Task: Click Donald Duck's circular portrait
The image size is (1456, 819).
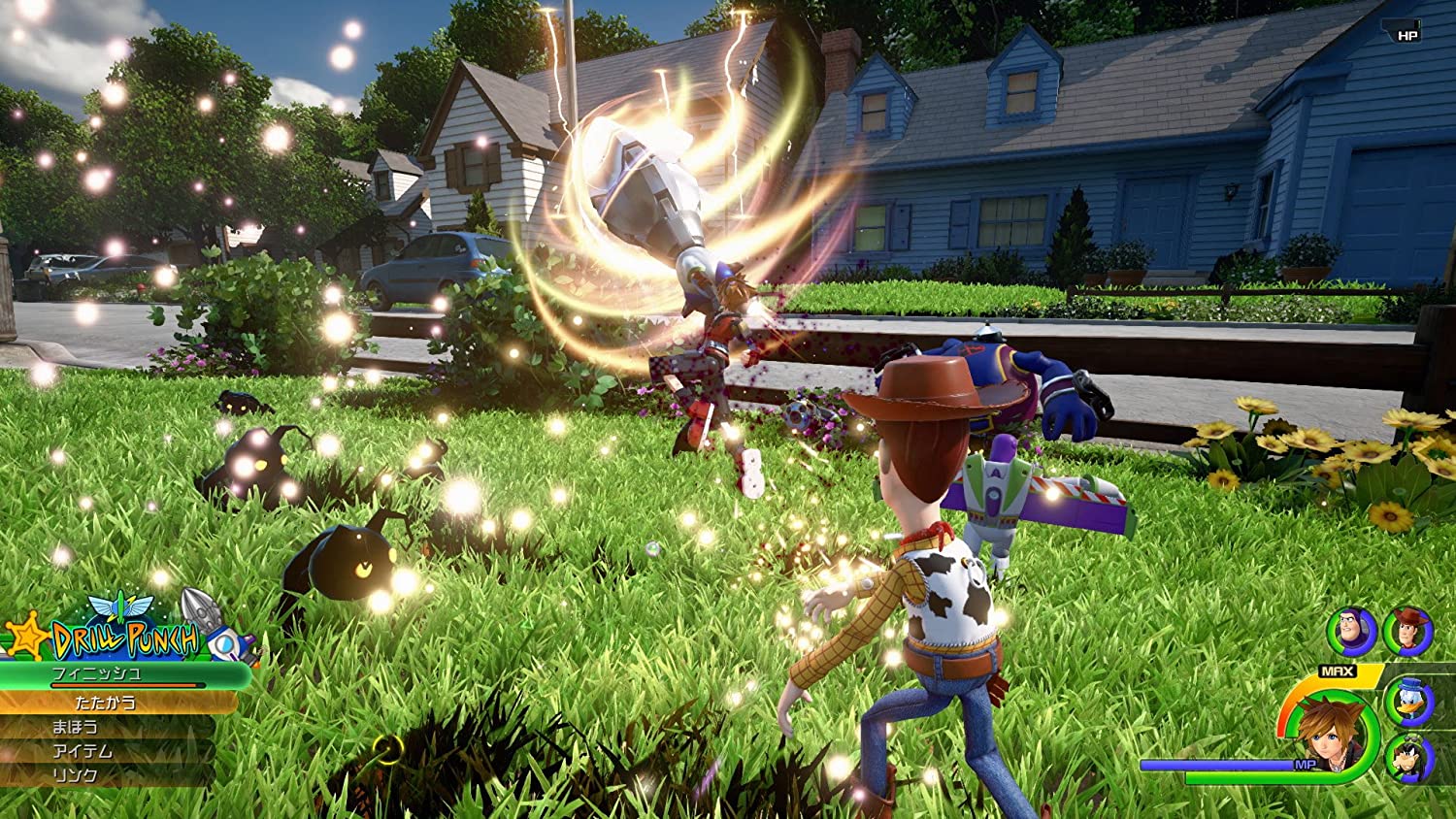Action: 1410,703
